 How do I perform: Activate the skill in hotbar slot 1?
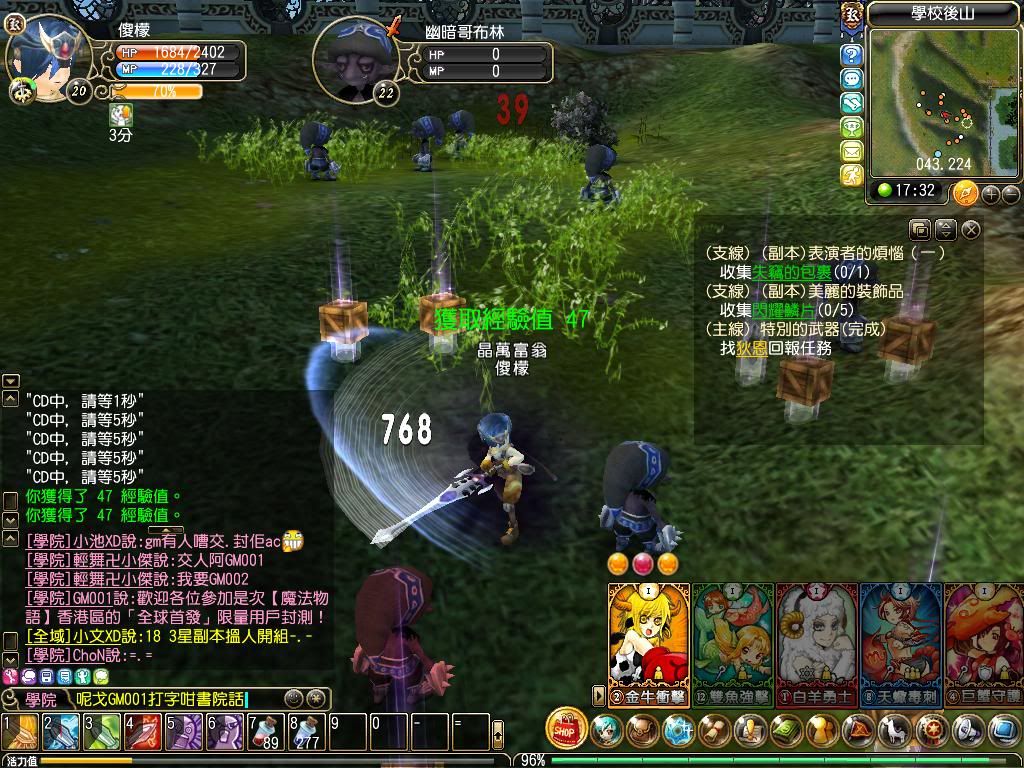point(19,731)
